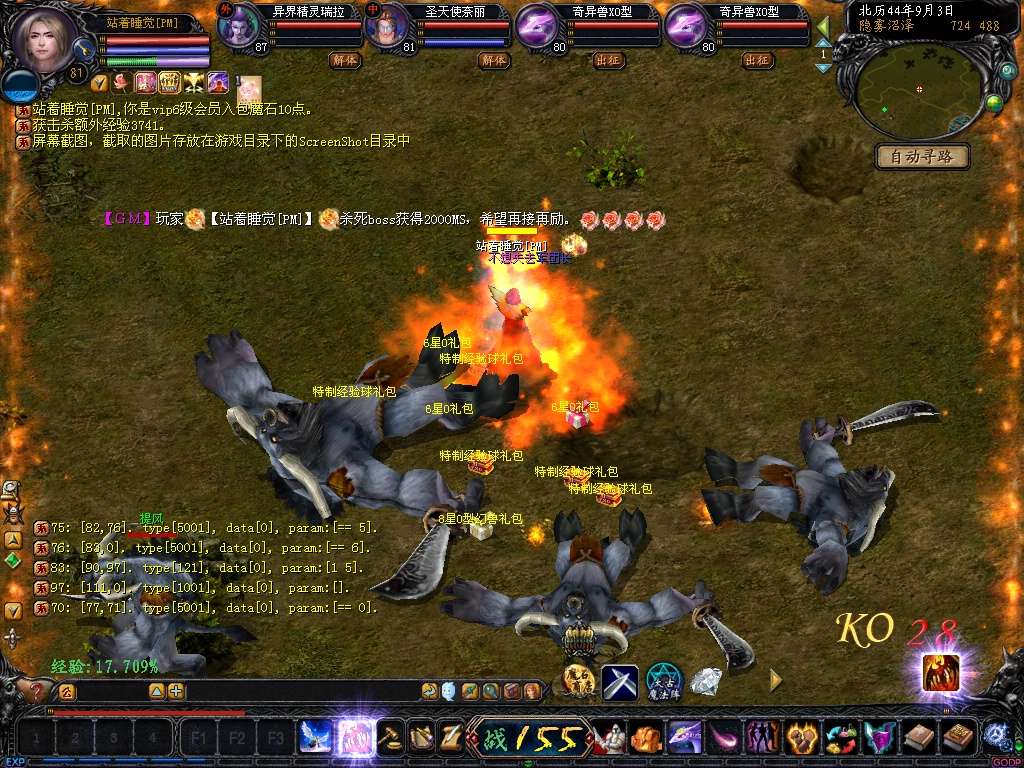The width and height of the screenshot is (1024, 768).
Task: Click the winged angel skill slot
Action: pyautogui.click(x=316, y=738)
